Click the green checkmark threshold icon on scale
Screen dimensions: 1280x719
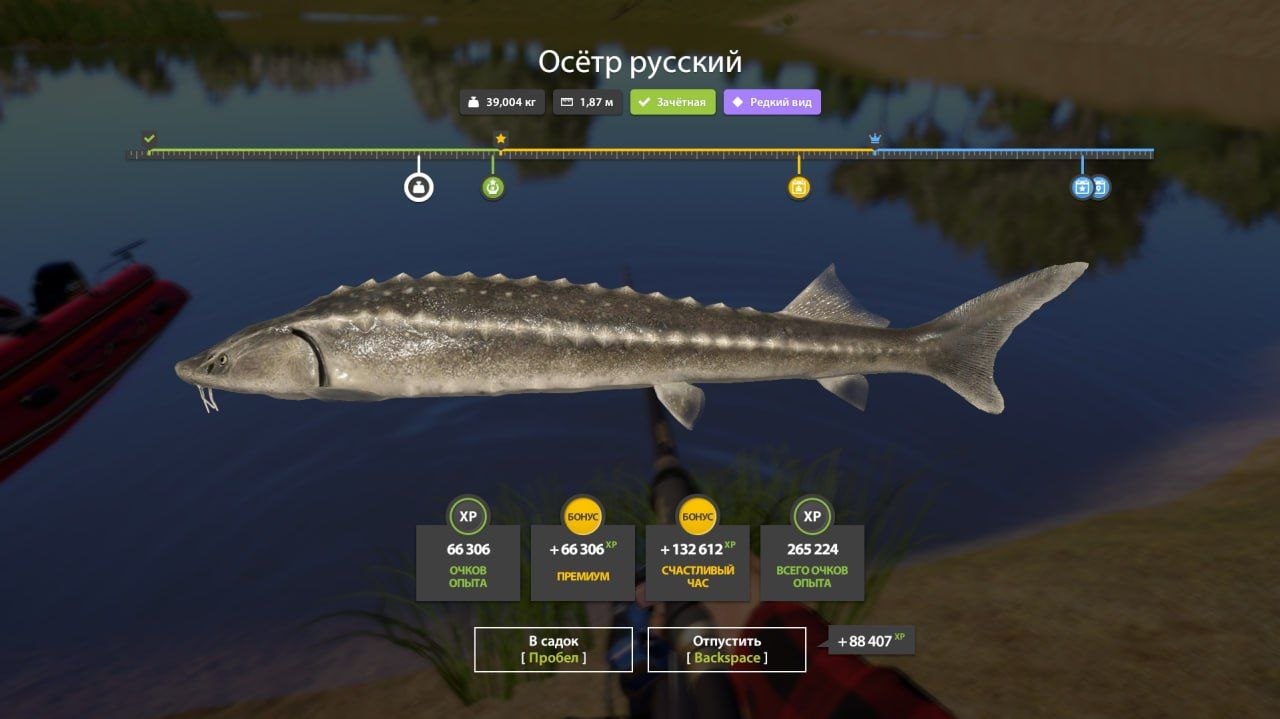[x=149, y=138]
